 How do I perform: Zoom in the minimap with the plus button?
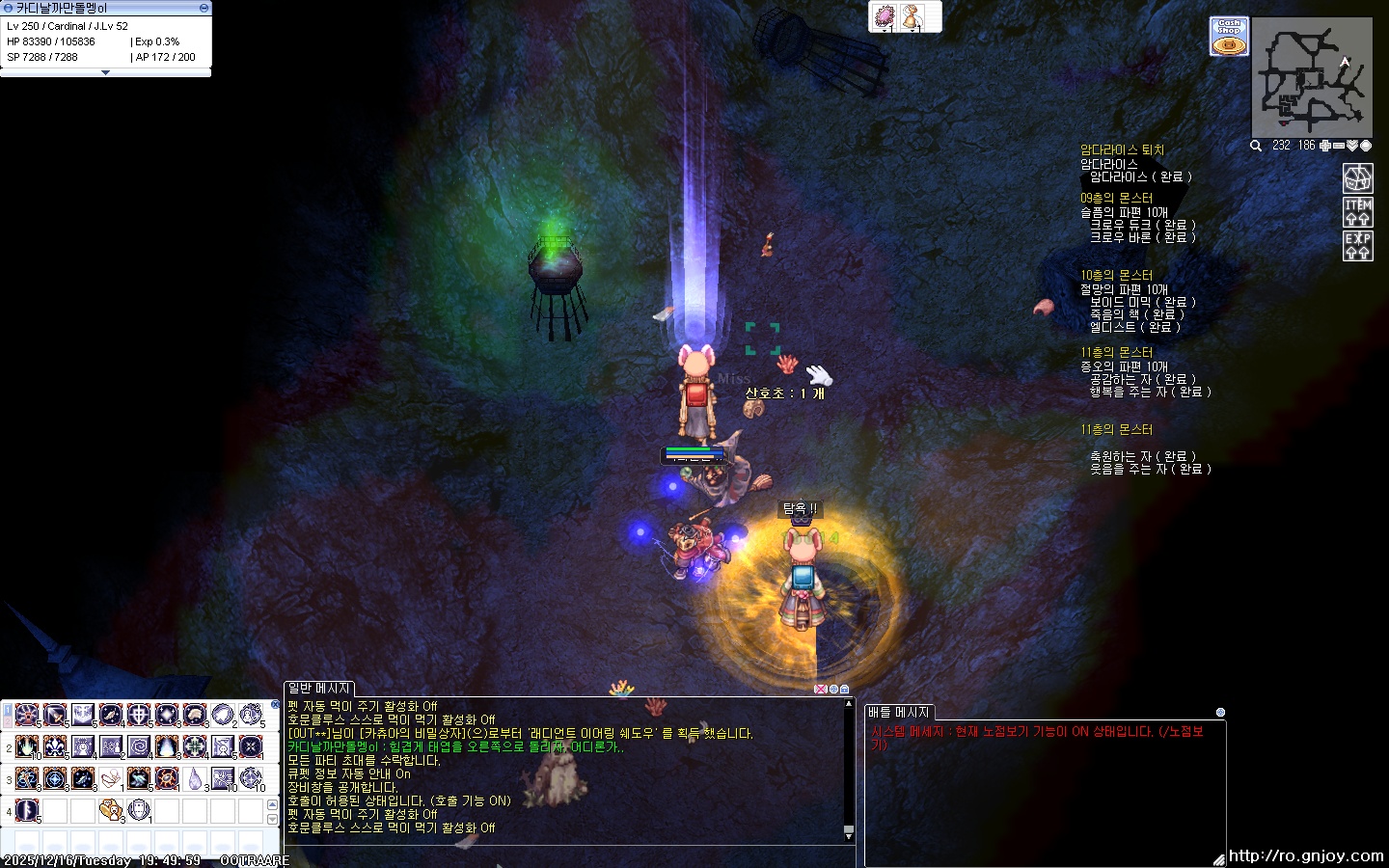click(x=1325, y=146)
